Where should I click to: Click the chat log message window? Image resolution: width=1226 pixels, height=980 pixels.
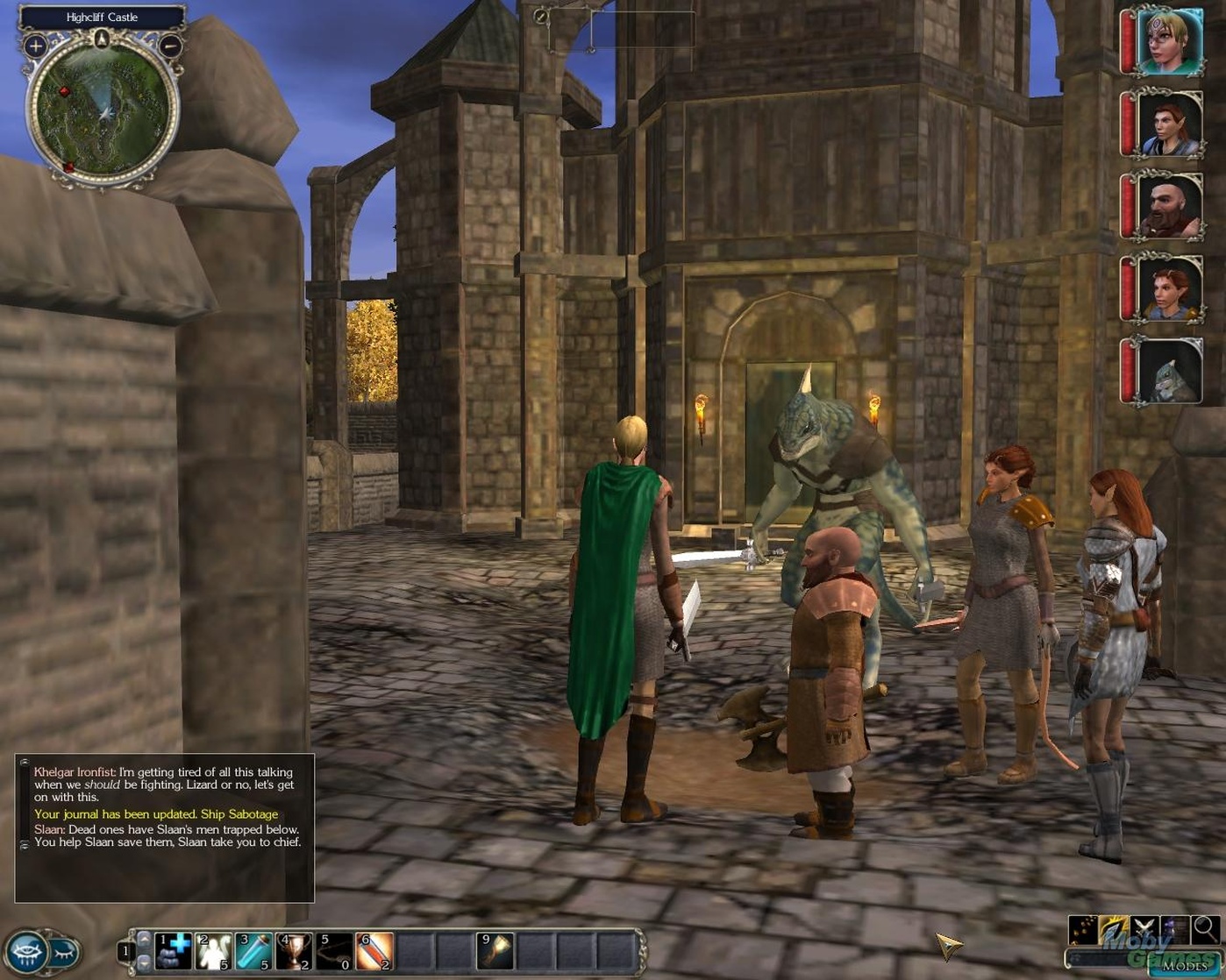point(165,827)
